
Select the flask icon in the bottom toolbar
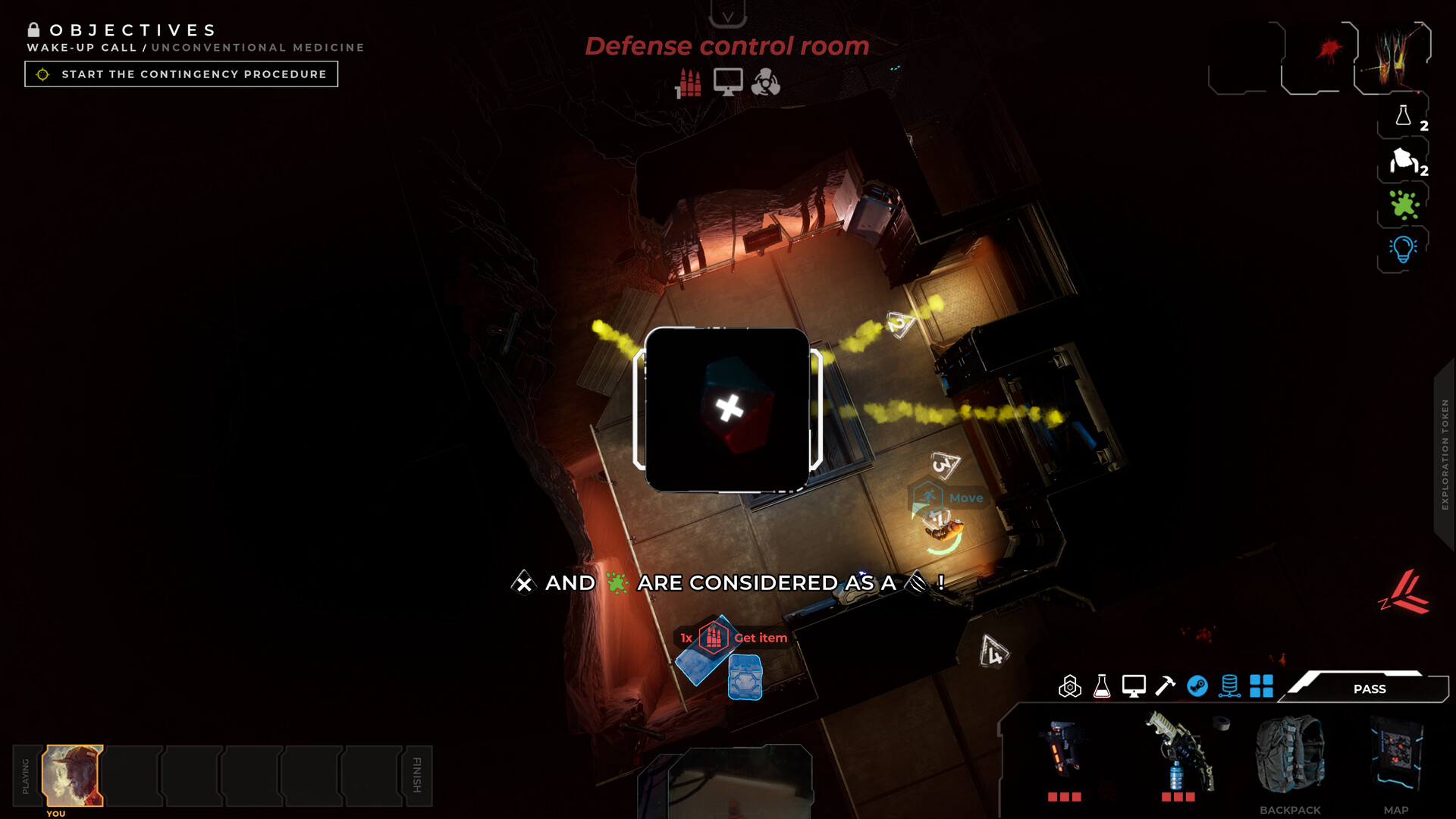(1101, 688)
